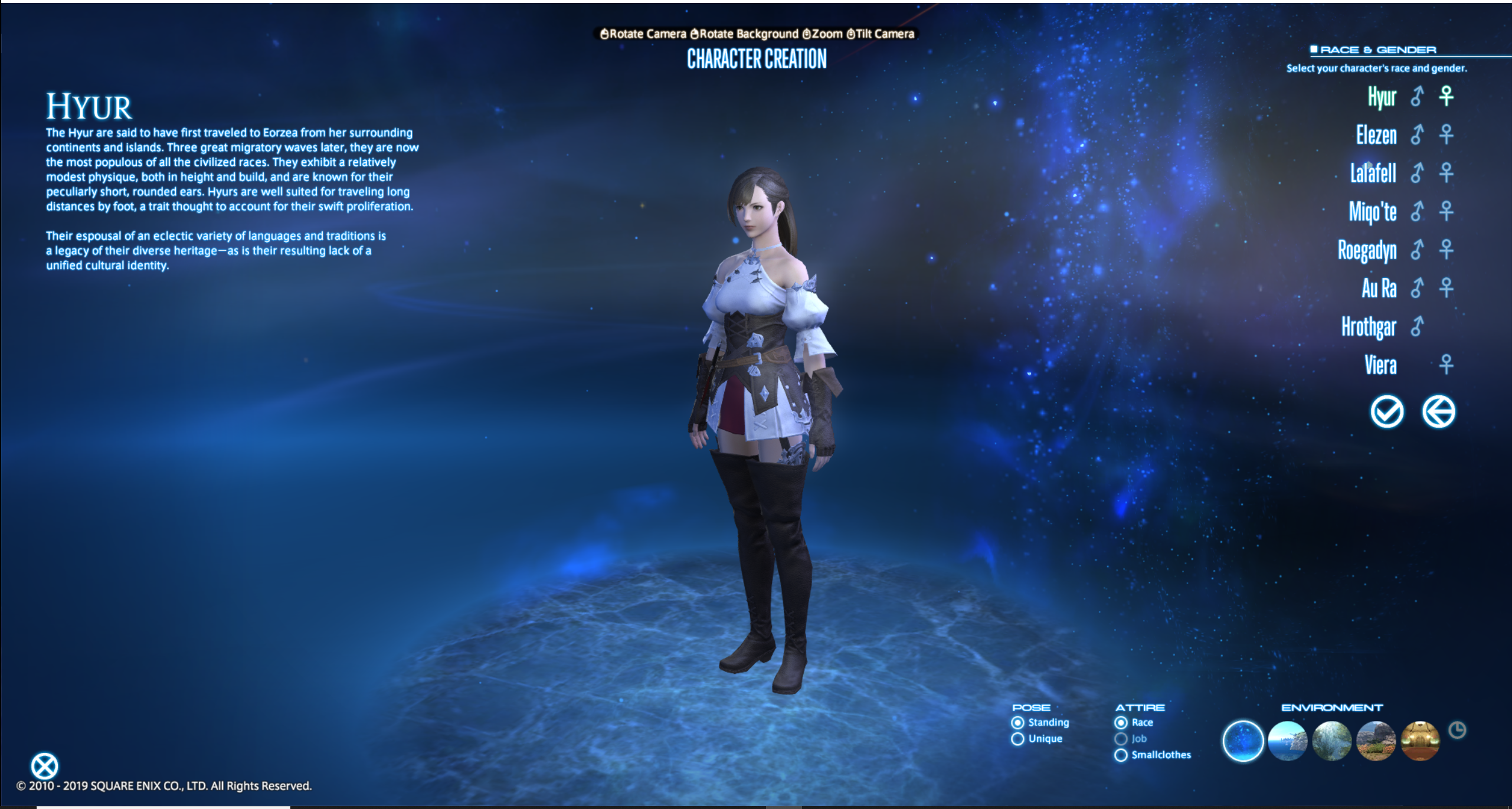Switch attire to Smallclothes
The height and width of the screenshot is (809, 1512).
(1121, 755)
